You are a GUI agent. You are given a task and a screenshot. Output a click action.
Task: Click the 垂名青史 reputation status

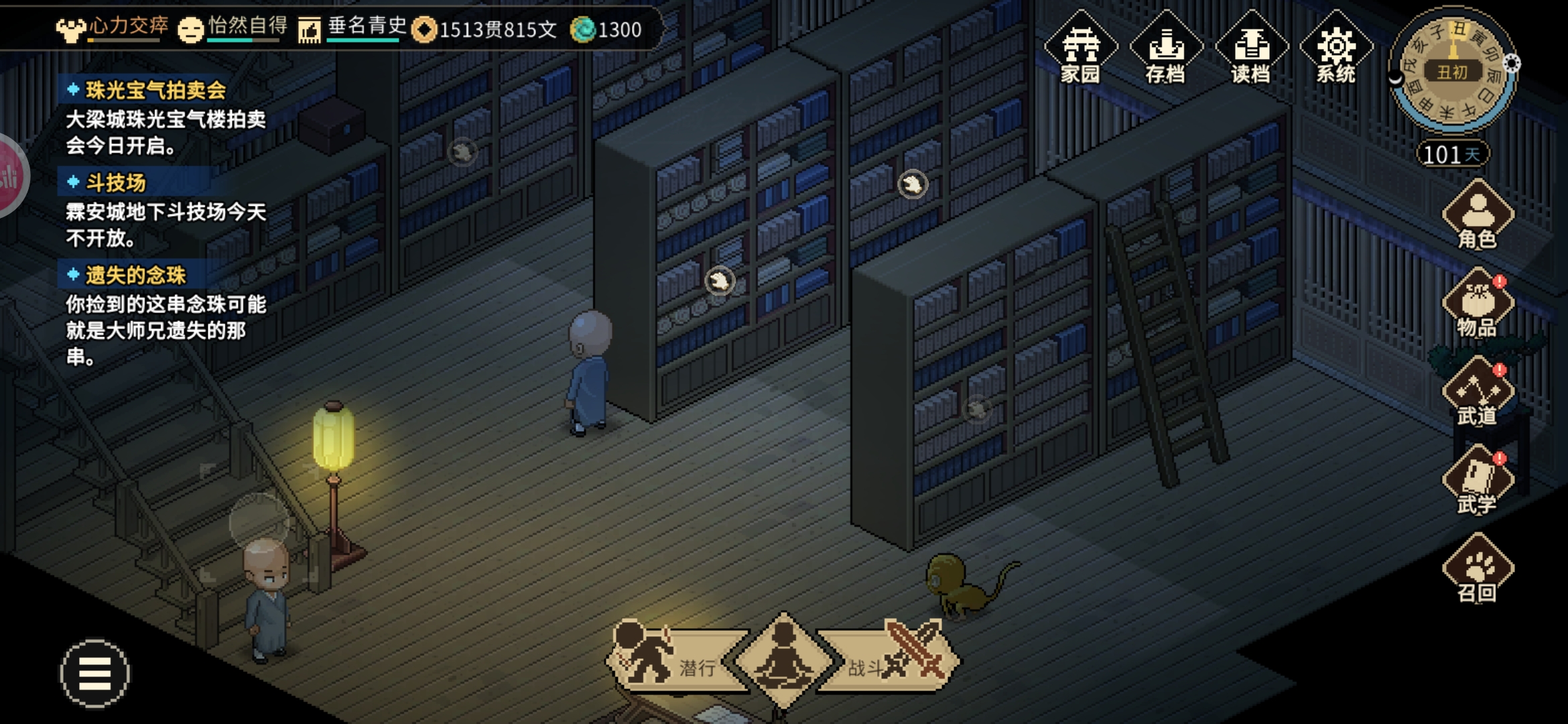354,28
